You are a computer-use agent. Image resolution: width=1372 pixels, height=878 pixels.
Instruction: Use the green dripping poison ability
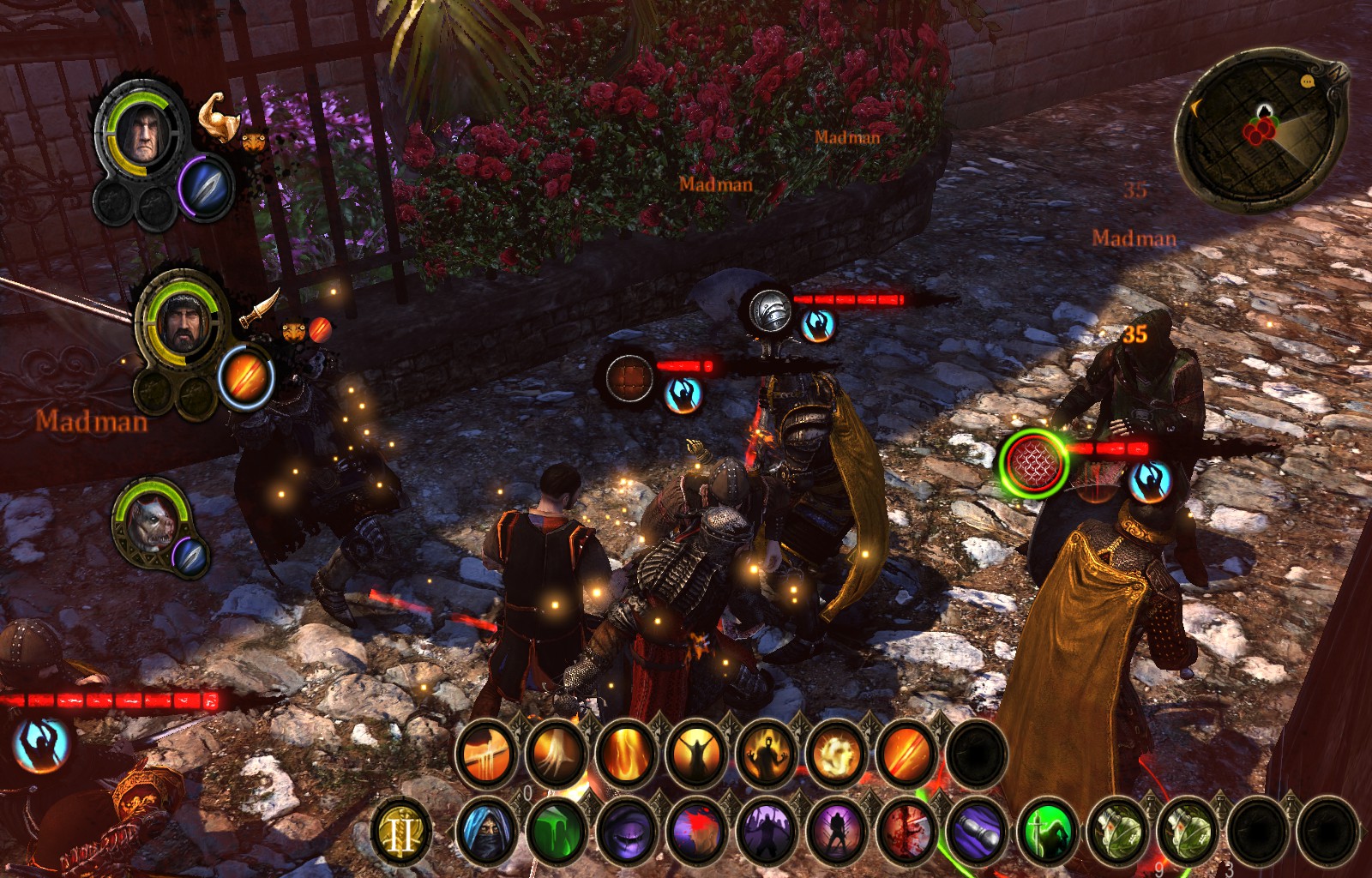[556, 832]
